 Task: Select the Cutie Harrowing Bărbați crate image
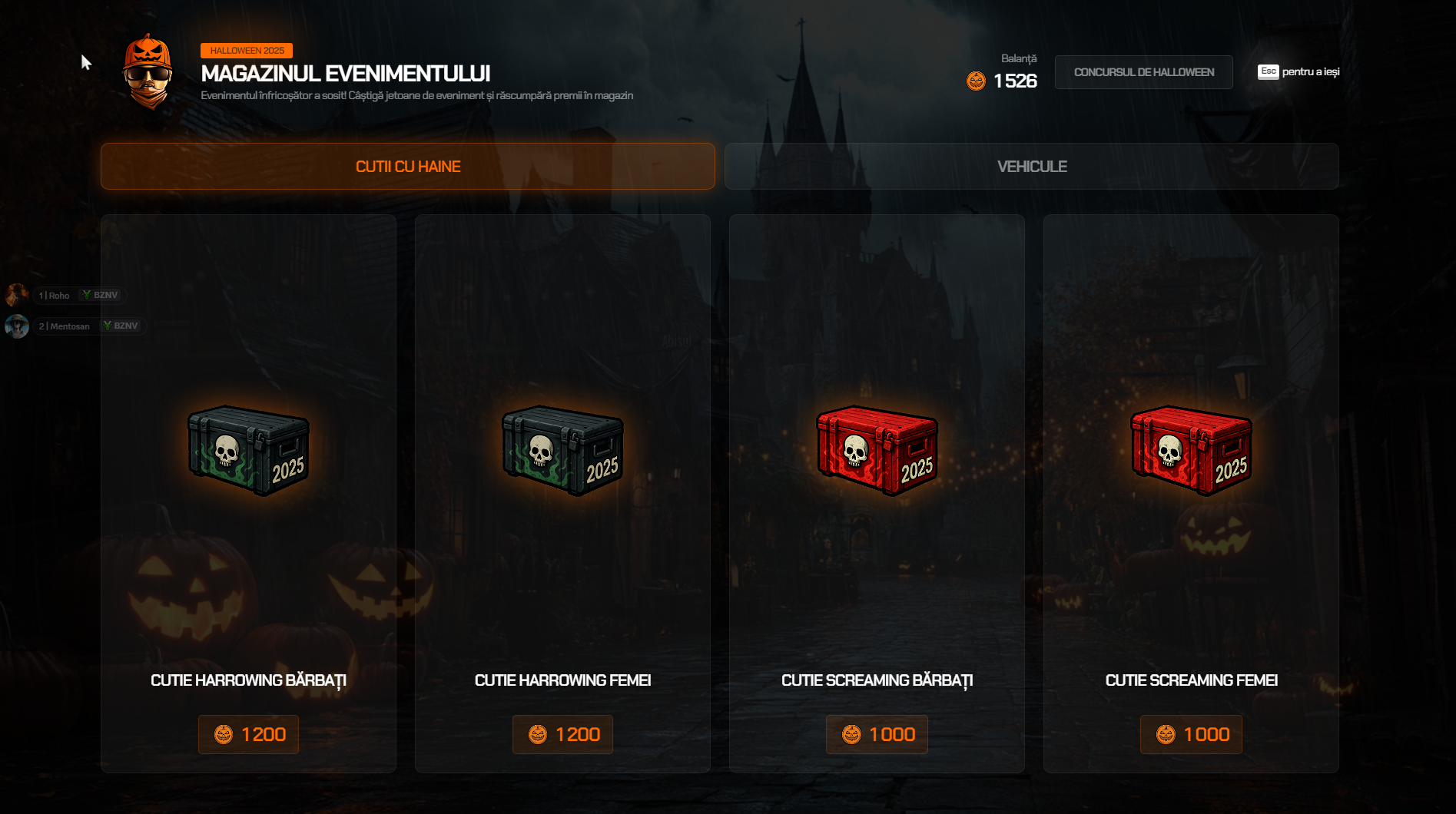pyautogui.click(x=248, y=450)
